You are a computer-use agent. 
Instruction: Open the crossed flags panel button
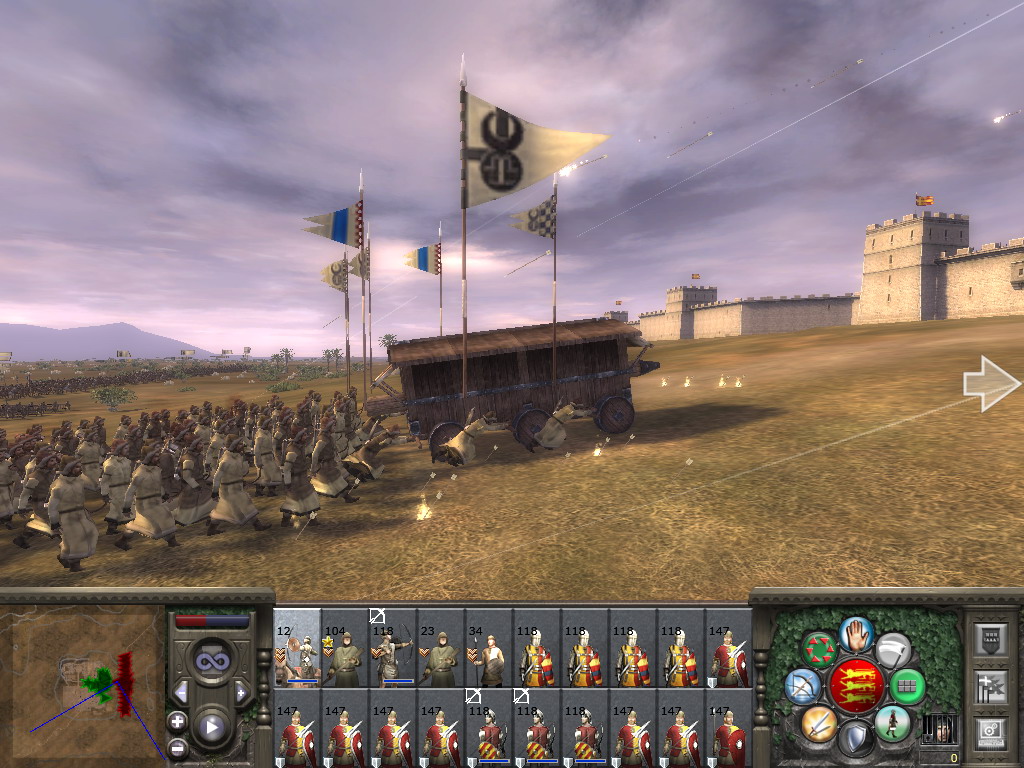pos(990,686)
